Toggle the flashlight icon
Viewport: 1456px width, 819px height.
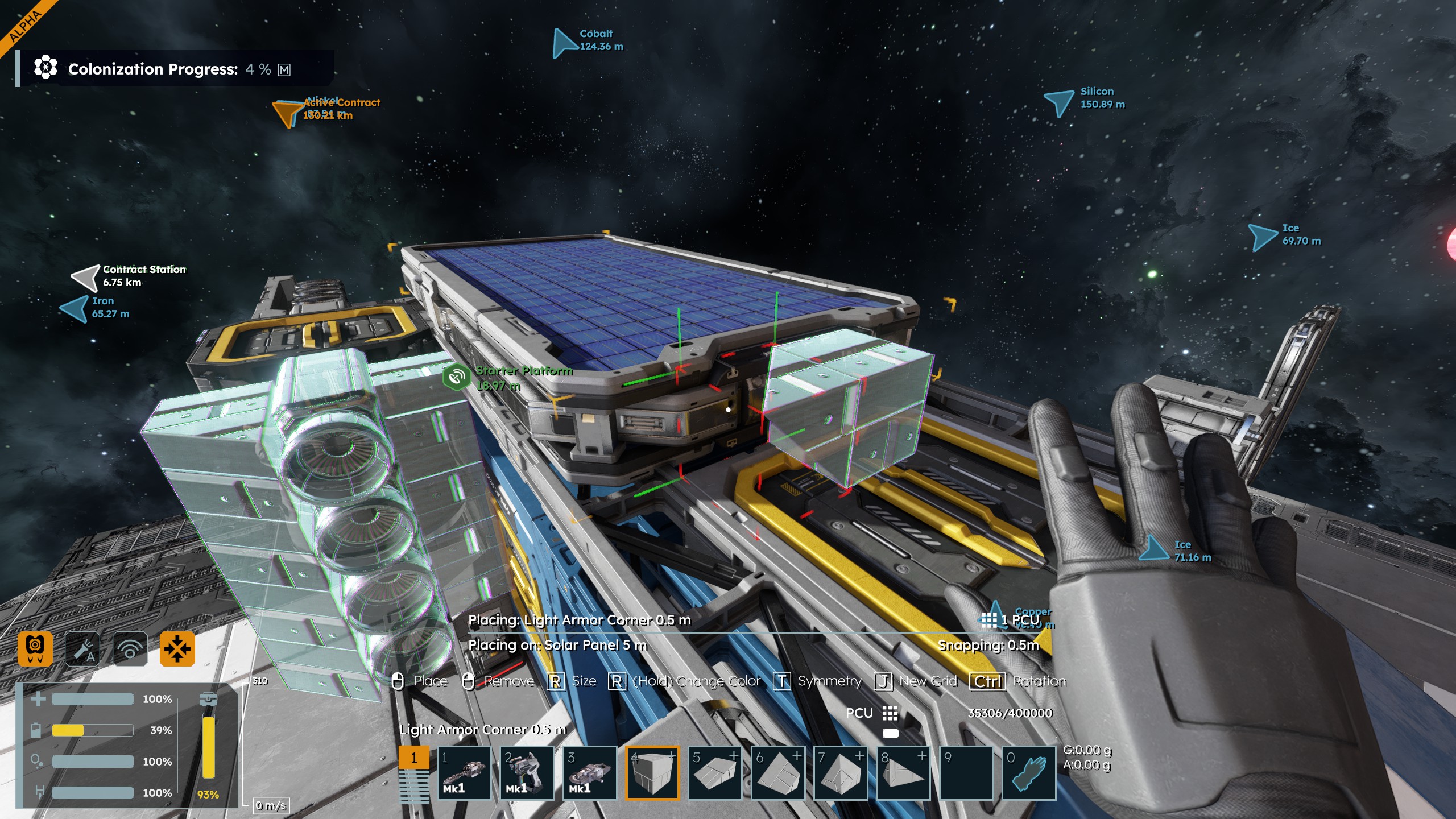pyautogui.click(x=82, y=648)
